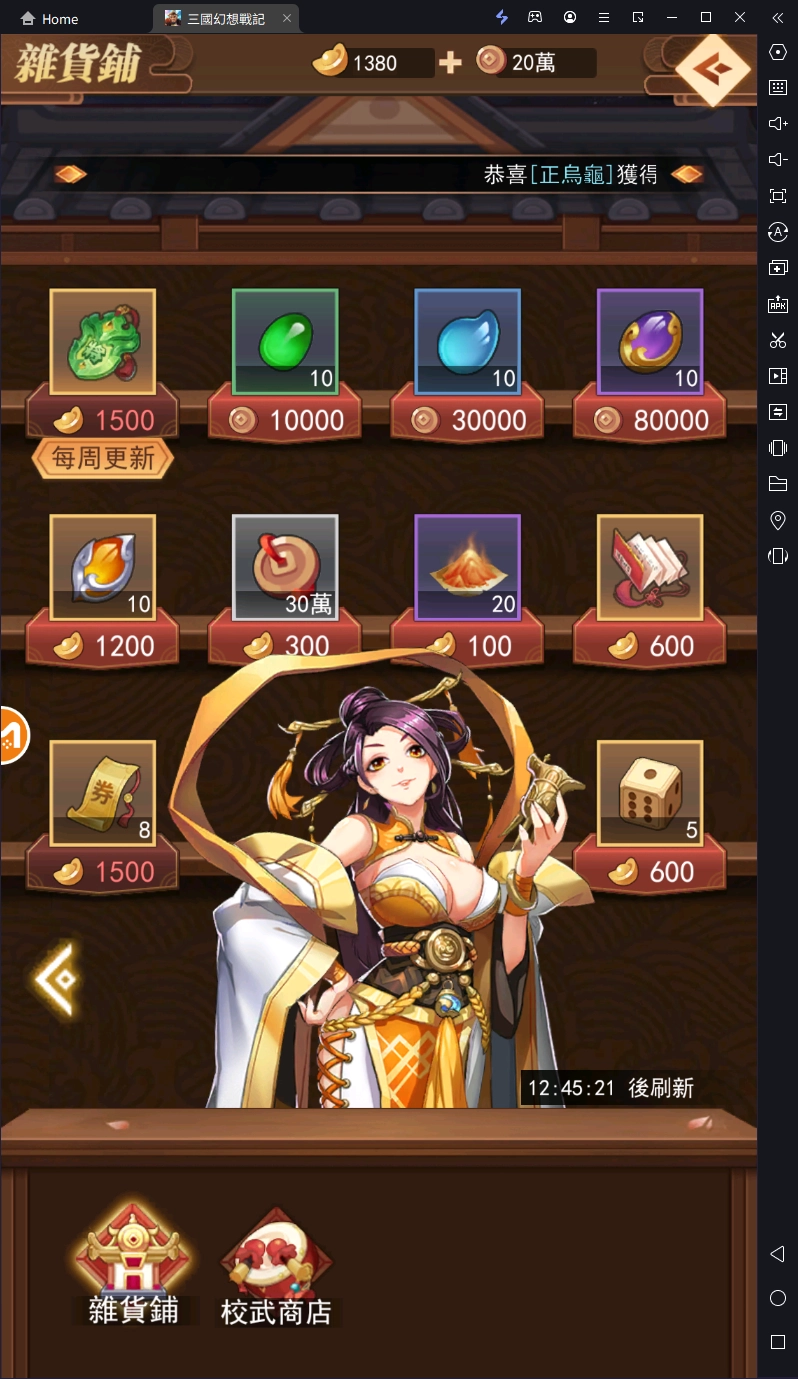Buy the red powder pile for 100 ingots

tap(468, 567)
